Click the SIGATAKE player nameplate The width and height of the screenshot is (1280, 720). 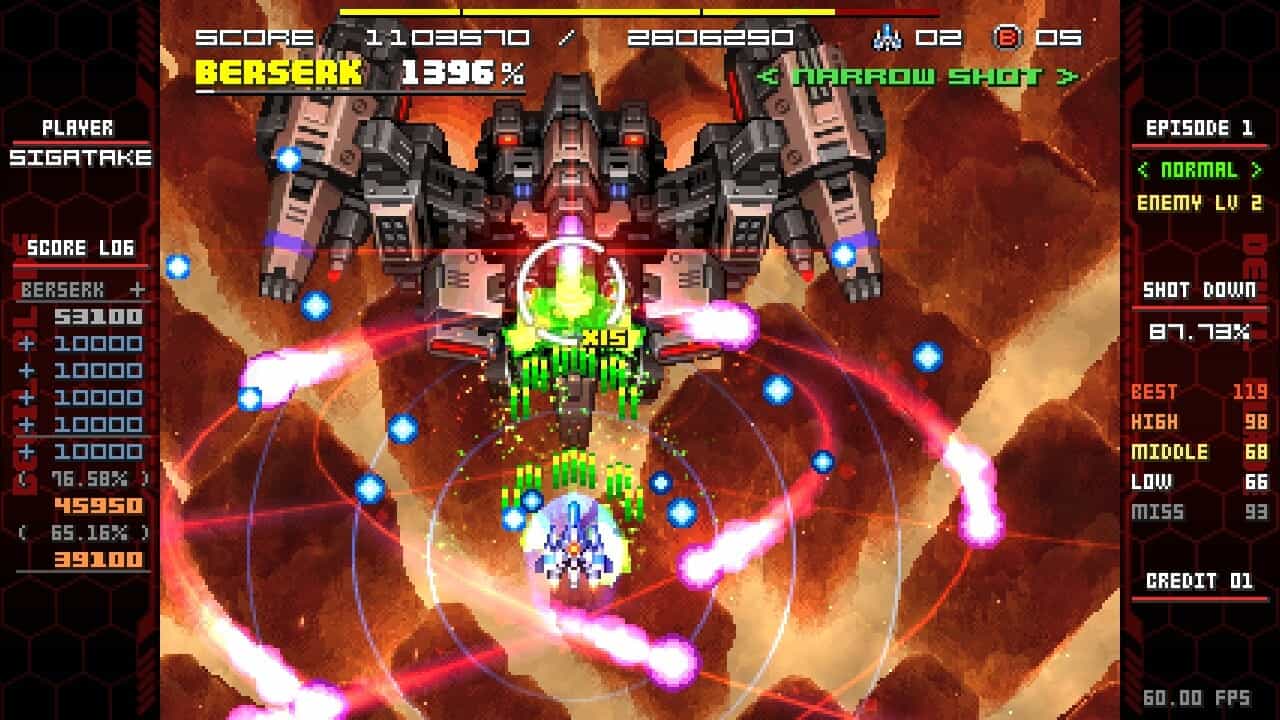80,156
